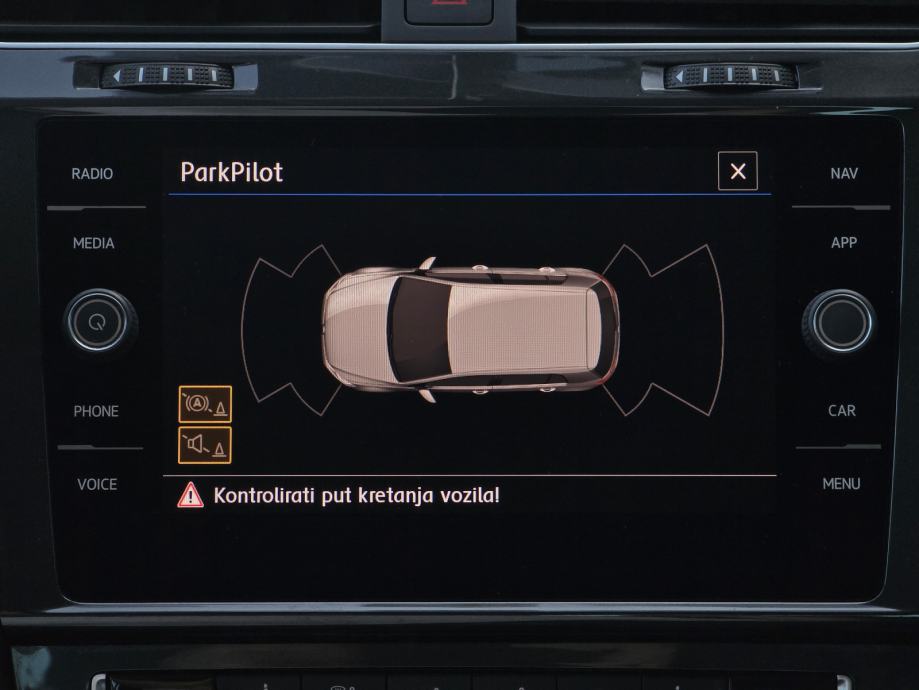Open the APP menu
The image size is (919, 690).
pos(843,243)
